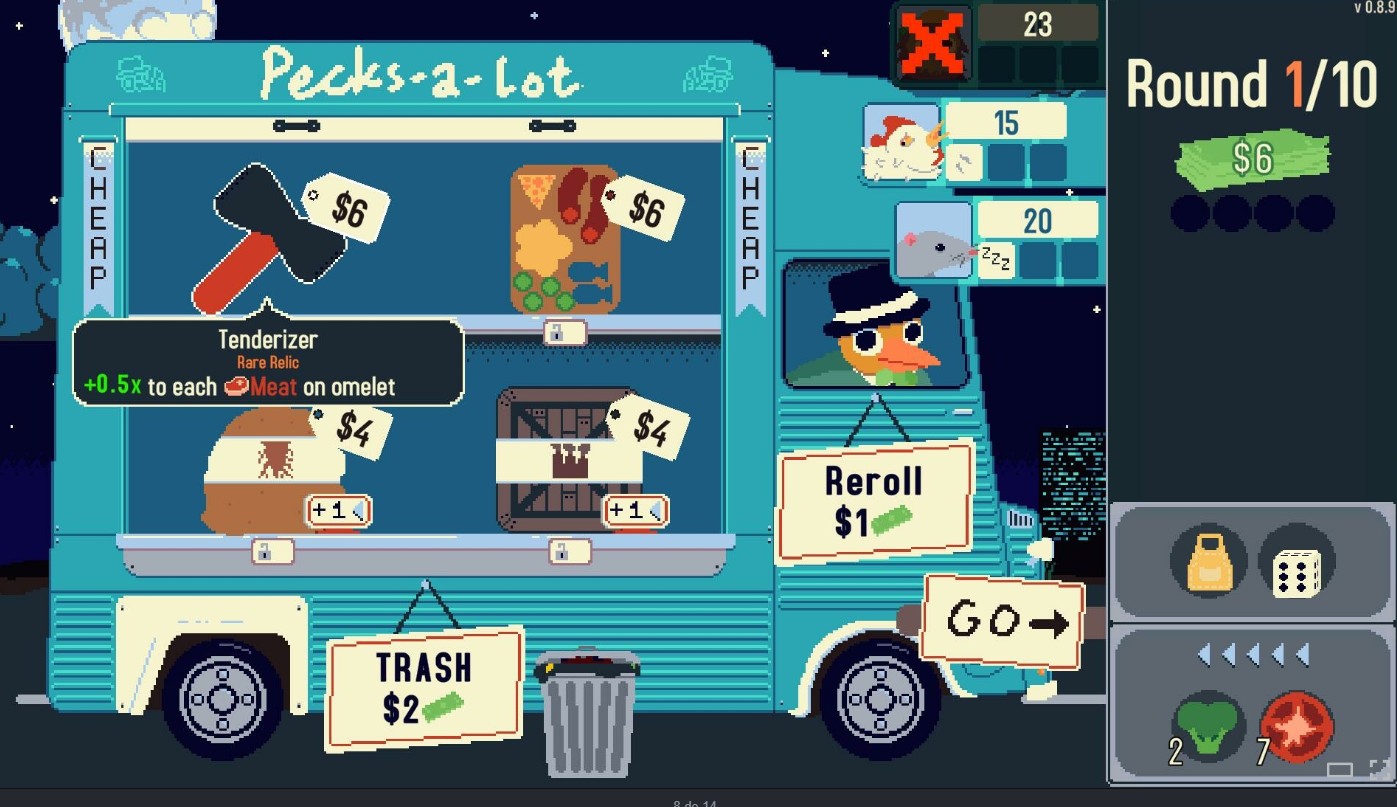Choose the broccoli ingredient
Viewport: 1397px width, 807px height.
1209,725
